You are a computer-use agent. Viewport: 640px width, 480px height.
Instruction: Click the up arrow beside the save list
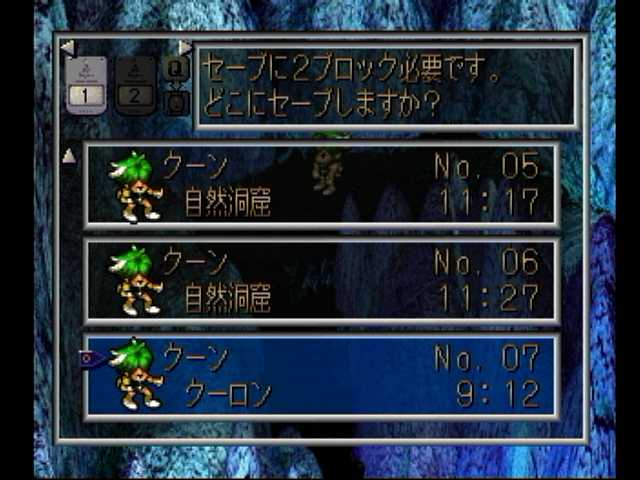[x=69, y=156]
